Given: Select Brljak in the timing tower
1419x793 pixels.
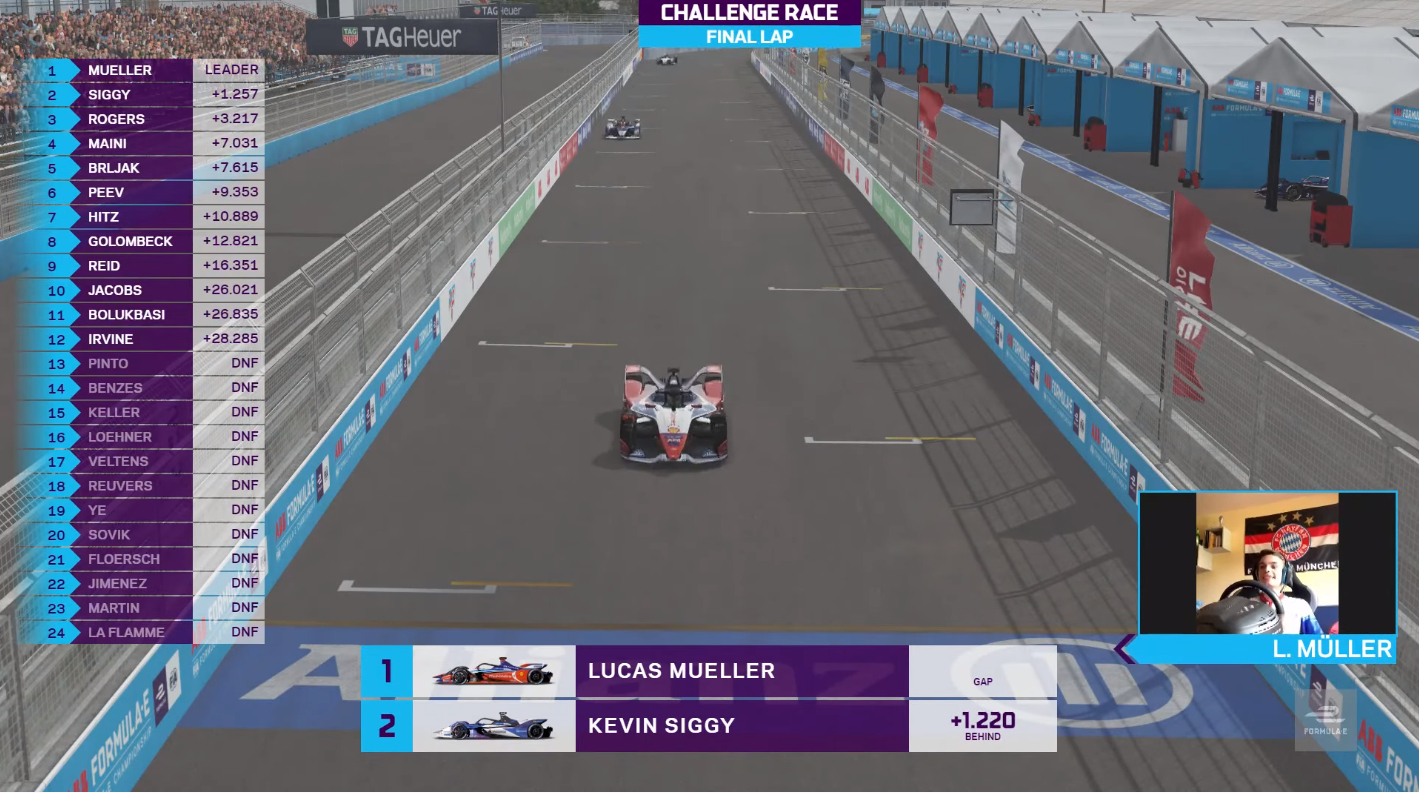Looking at the screenshot, I should point(140,168).
